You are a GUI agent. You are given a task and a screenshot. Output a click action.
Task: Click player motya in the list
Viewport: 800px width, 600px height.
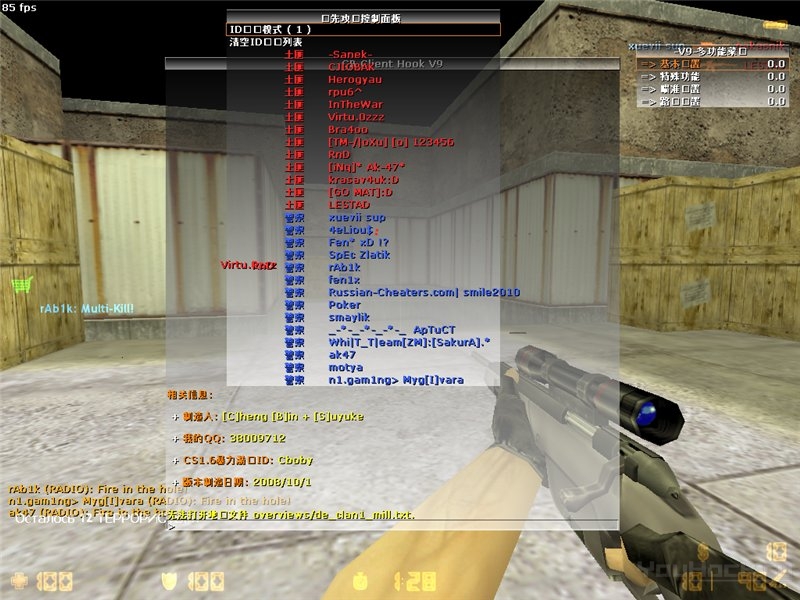pos(344,367)
